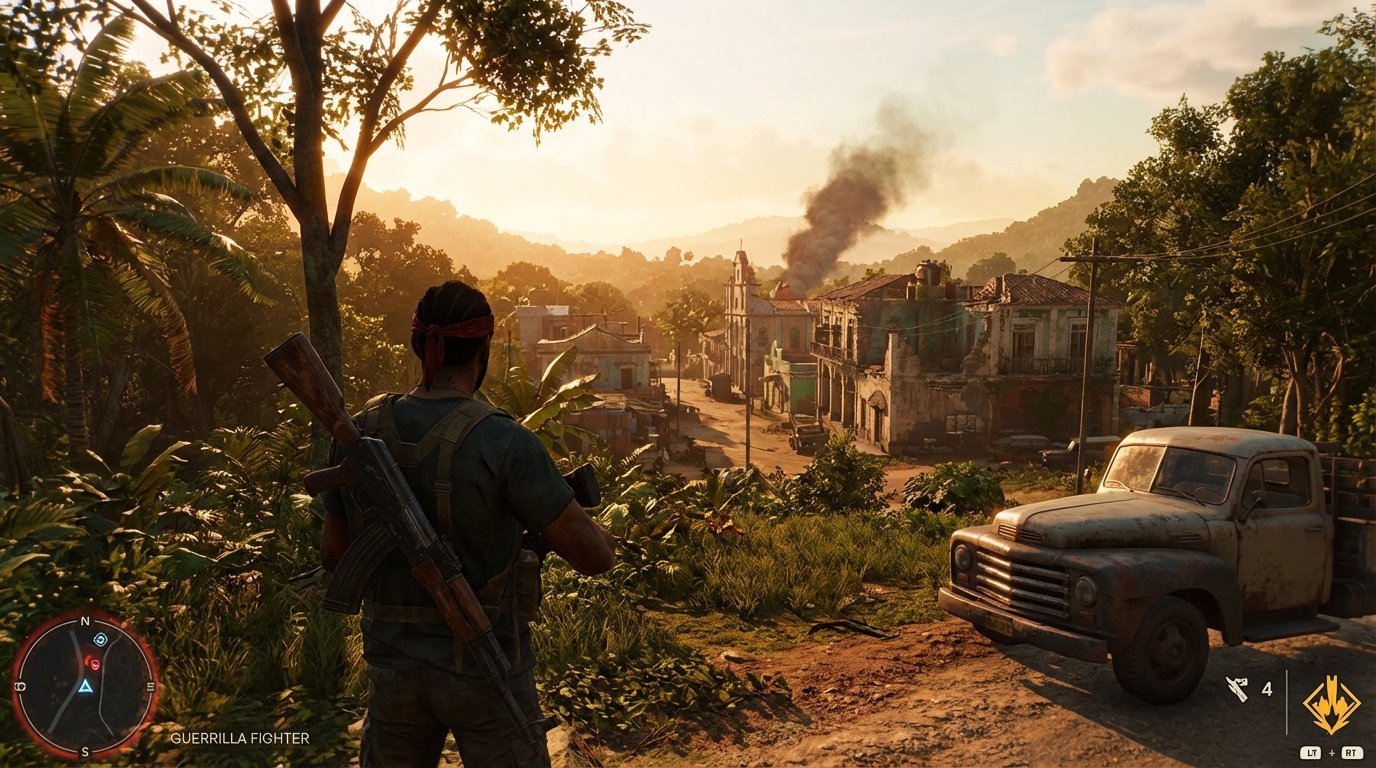
Task: Click the S south label on the compass
Action: [x=84, y=751]
